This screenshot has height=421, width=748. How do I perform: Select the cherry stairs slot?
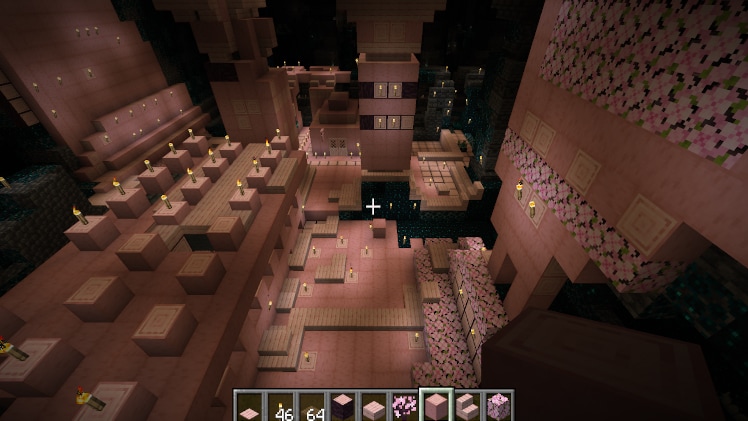pyautogui.click(x=466, y=406)
